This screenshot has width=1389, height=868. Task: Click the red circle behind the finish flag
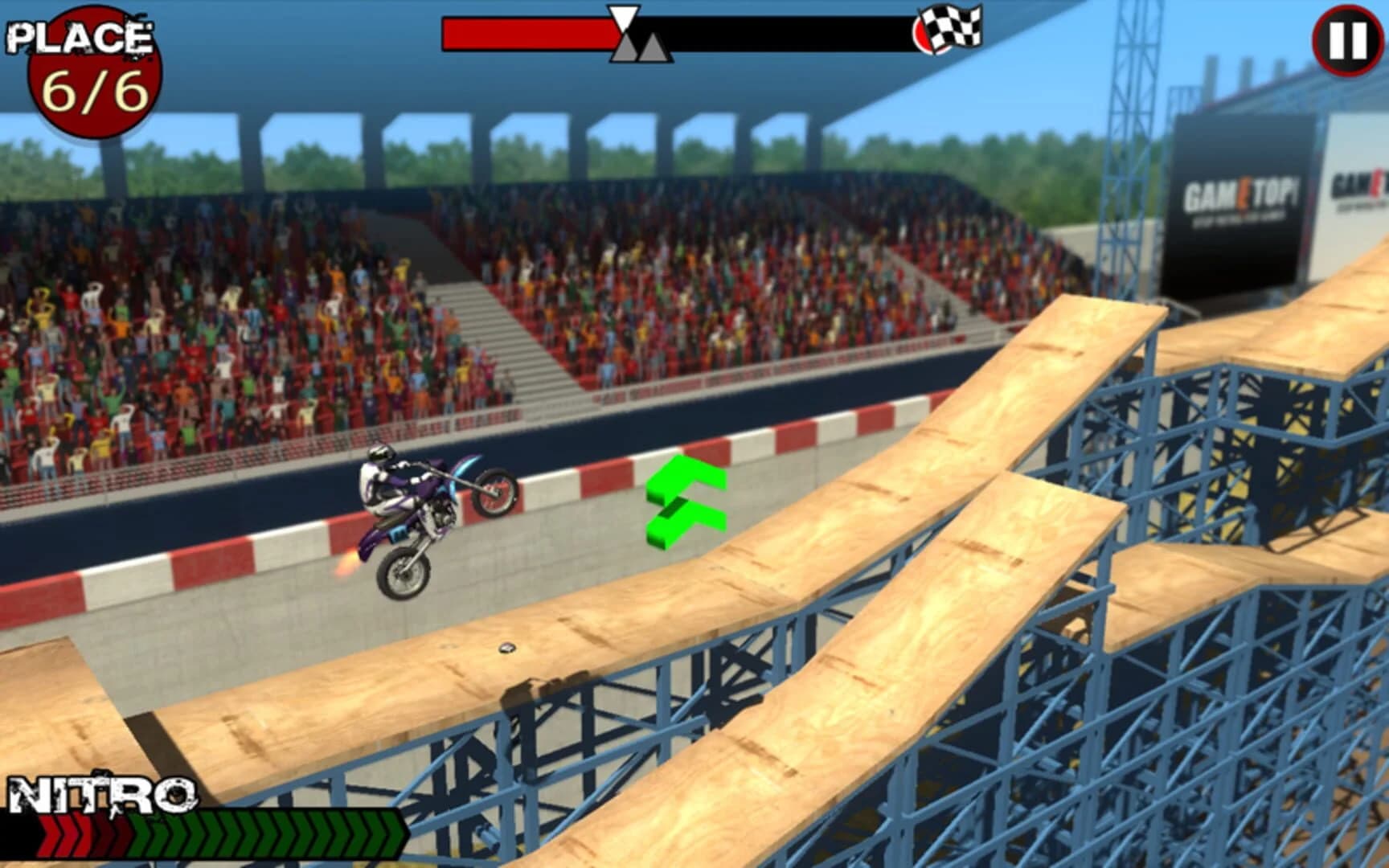pos(924,36)
